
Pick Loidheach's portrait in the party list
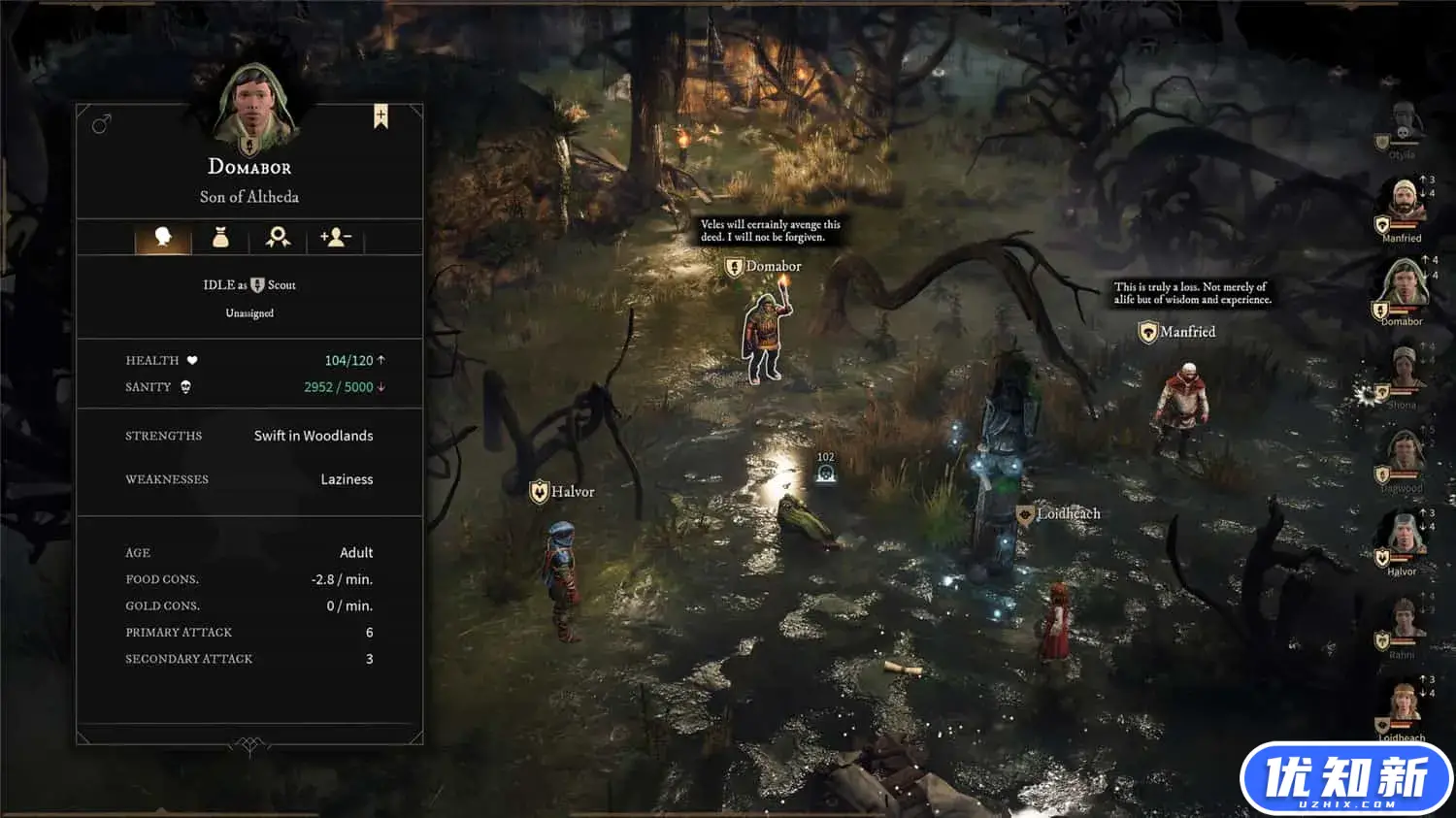(1403, 705)
